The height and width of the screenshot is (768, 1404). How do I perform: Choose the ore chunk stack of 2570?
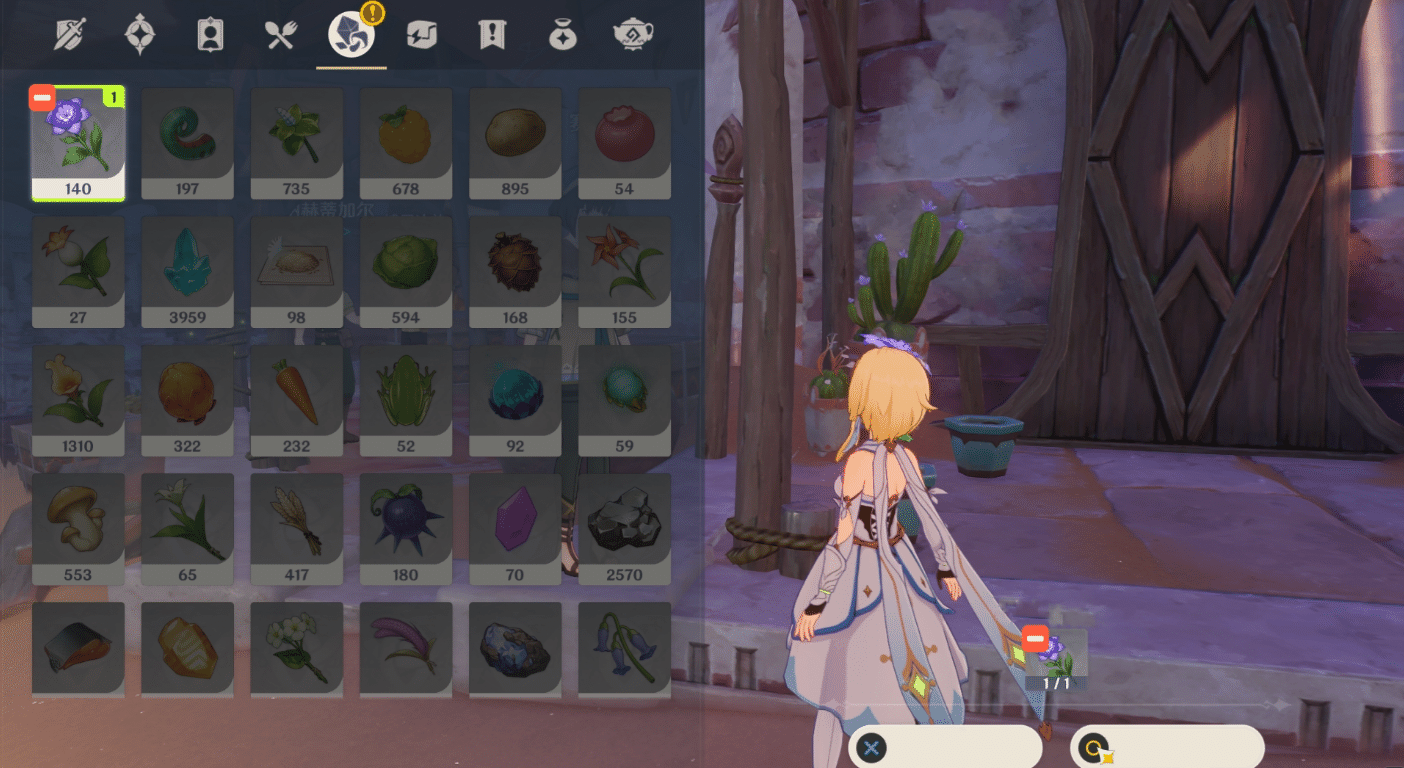(624, 527)
